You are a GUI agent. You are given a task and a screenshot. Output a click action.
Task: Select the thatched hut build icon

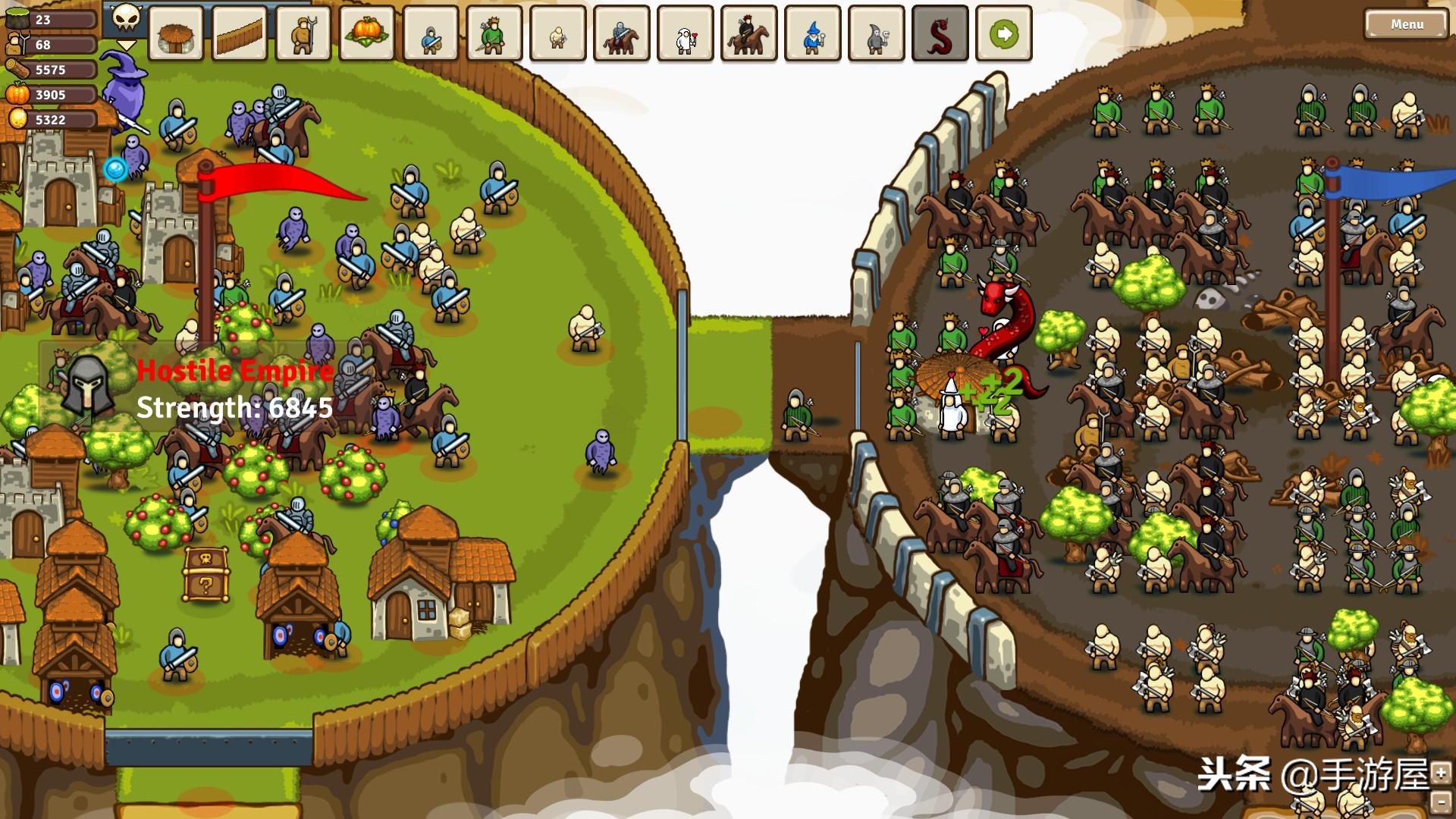pyautogui.click(x=176, y=33)
